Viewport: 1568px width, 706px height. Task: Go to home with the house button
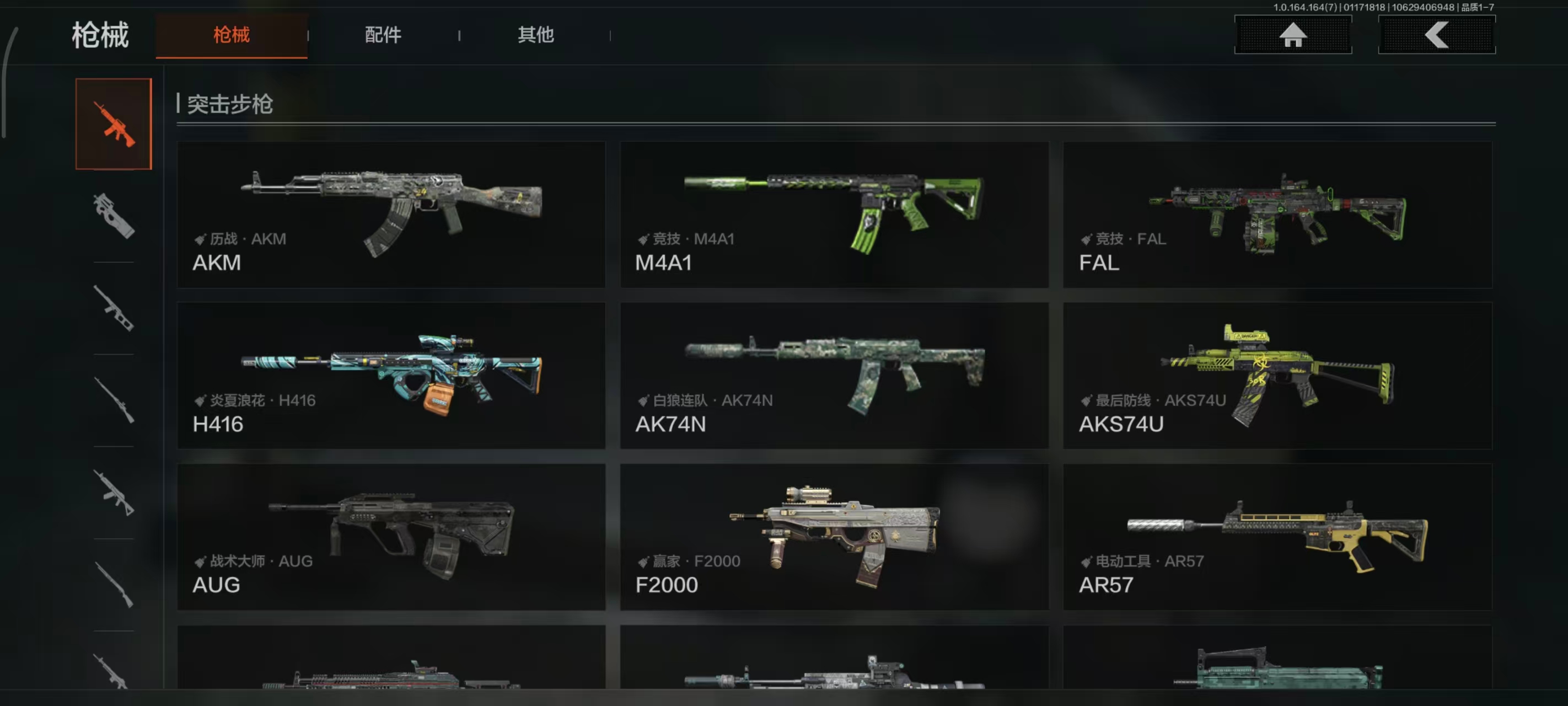click(1293, 35)
